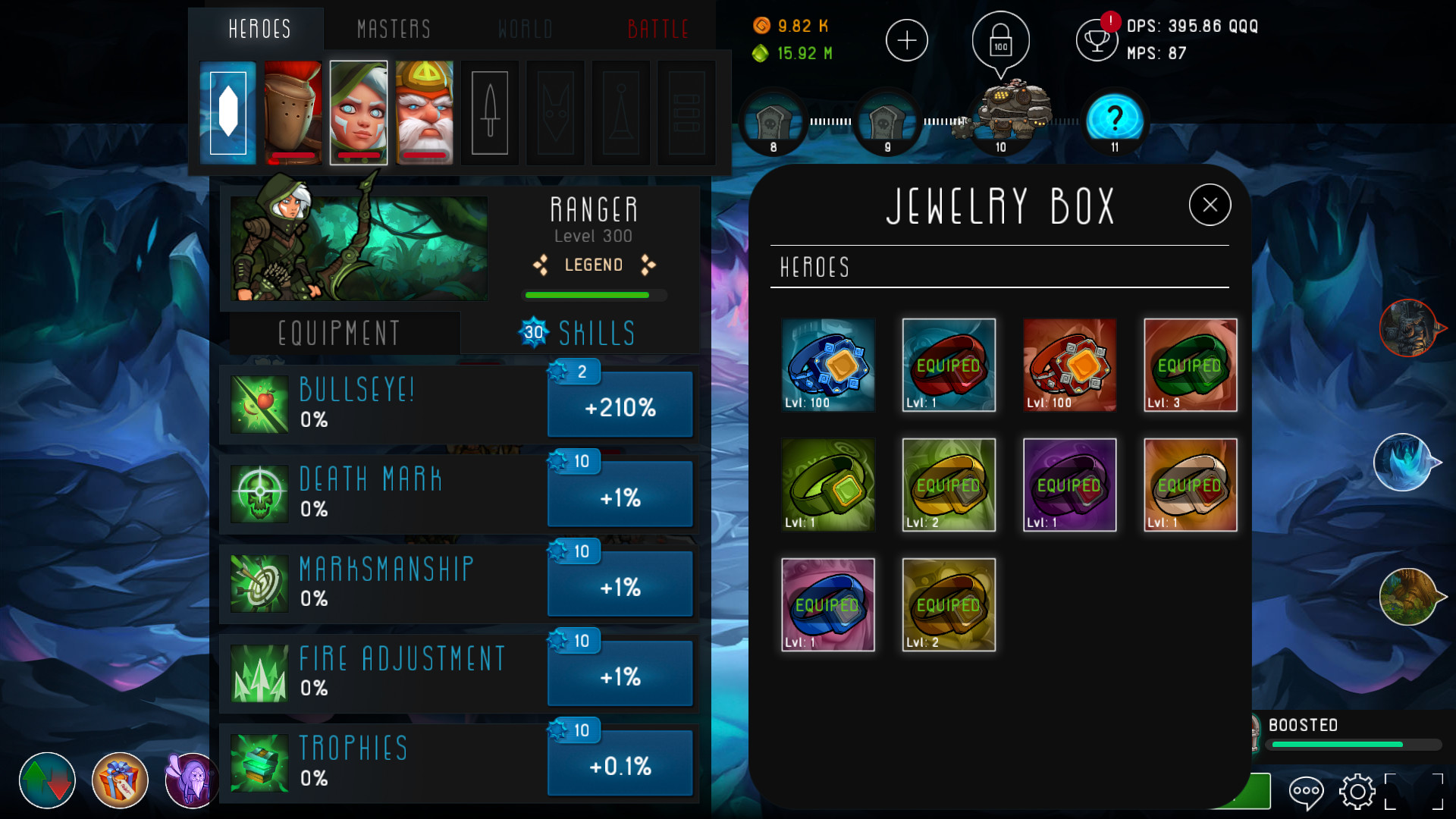Image resolution: width=1456 pixels, height=819 pixels.
Task: Open the gift box rewards icon
Action: click(x=119, y=780)
